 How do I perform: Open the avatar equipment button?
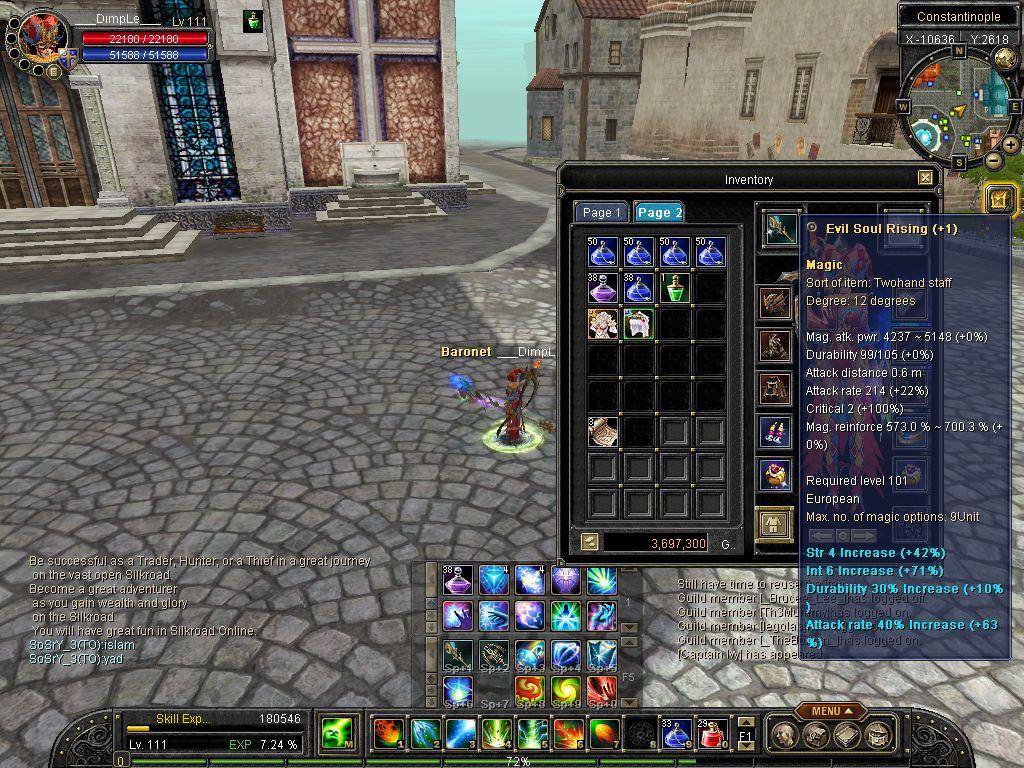click(773, 522)
